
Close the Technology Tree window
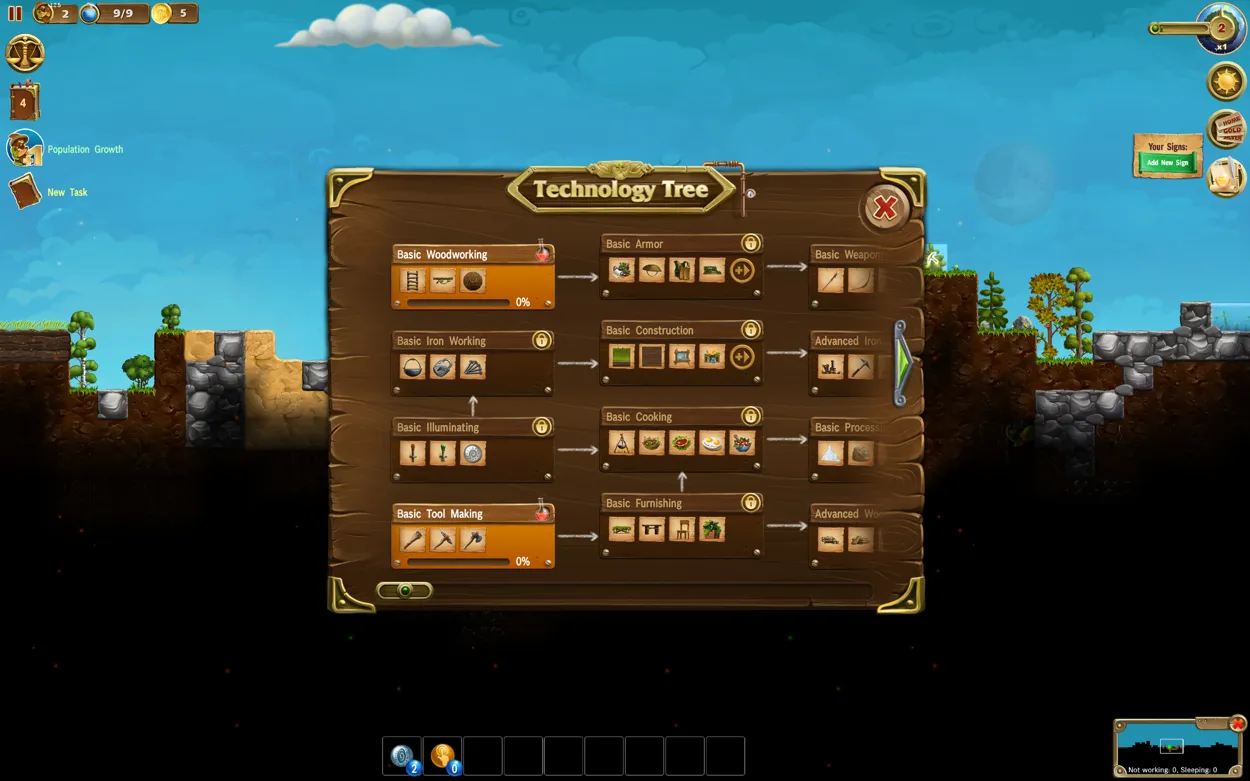pos(885,208)
